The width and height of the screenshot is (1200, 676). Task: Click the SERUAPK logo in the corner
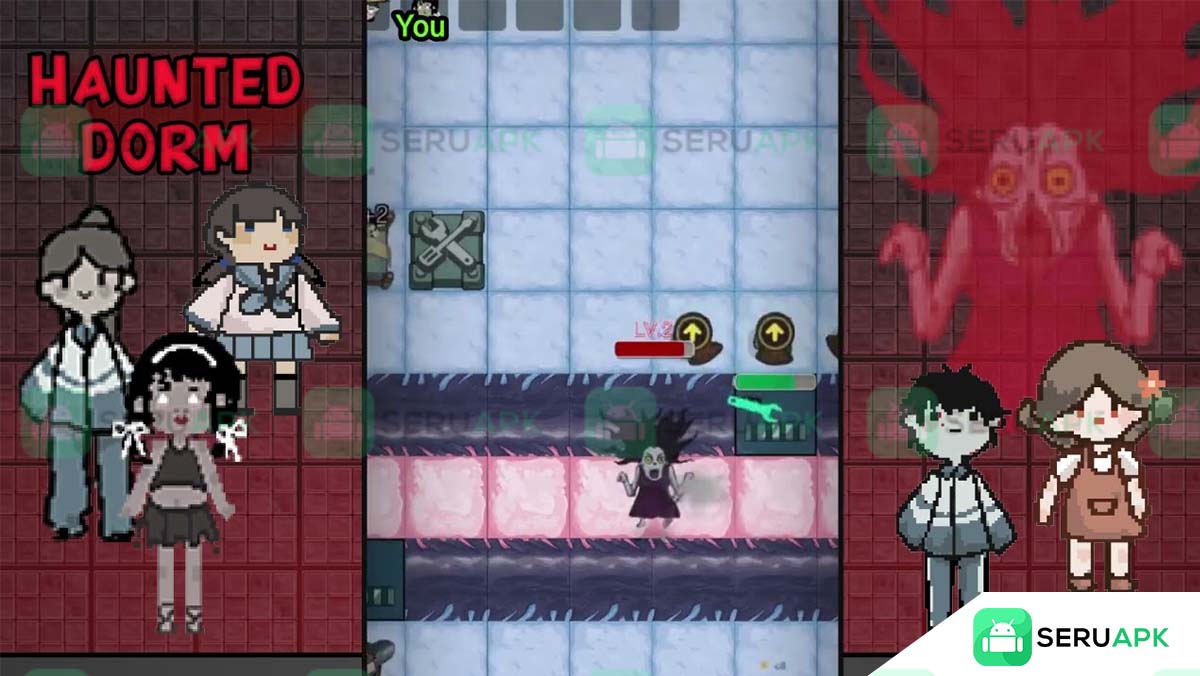pos(1070,637)
